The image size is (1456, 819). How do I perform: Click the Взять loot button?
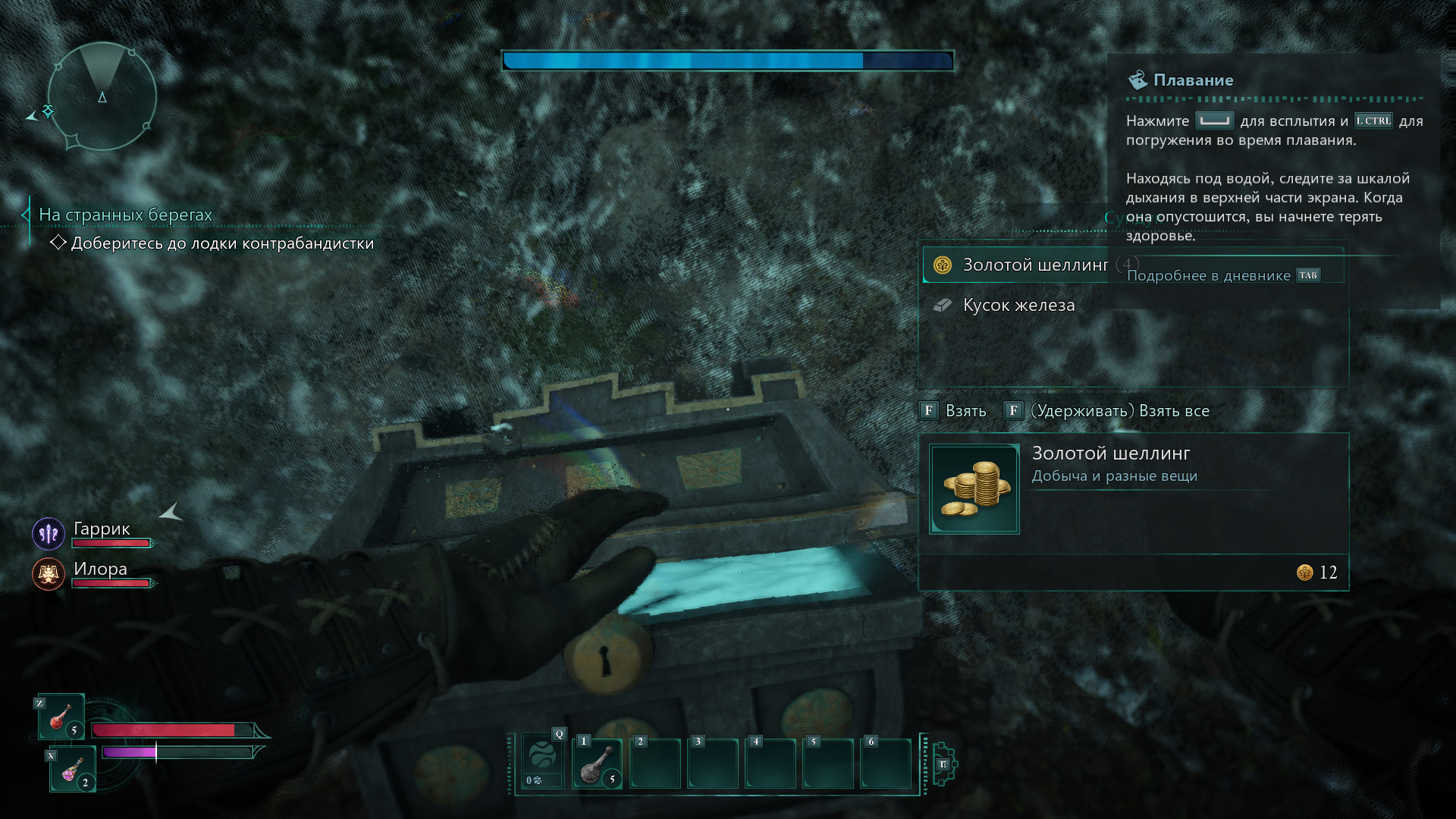tap(953, 411)
